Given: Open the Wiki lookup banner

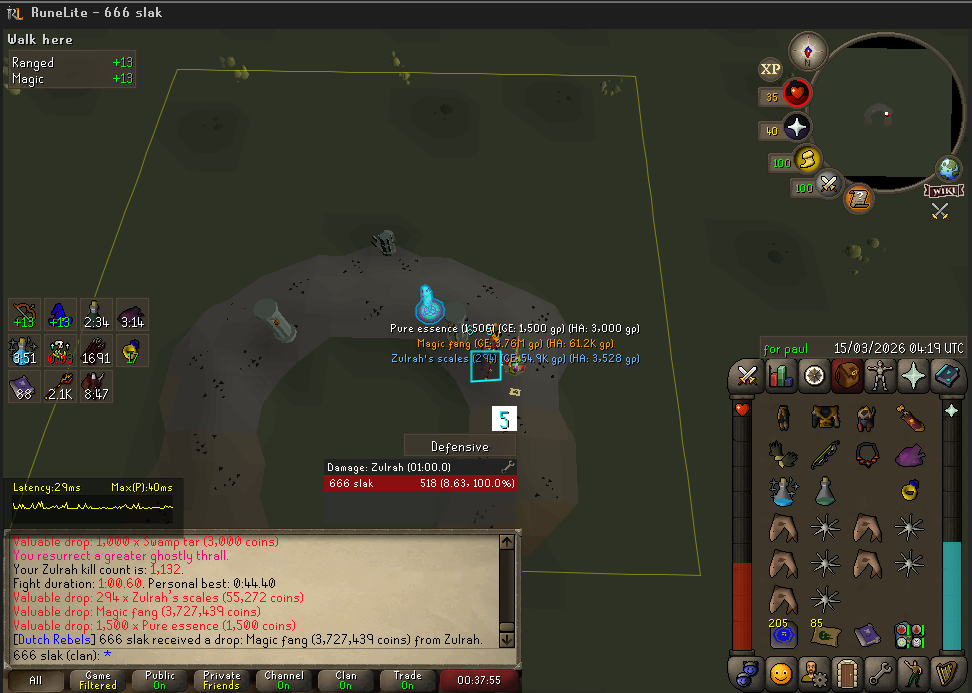Looking at the screenshot, I should 944,190.
